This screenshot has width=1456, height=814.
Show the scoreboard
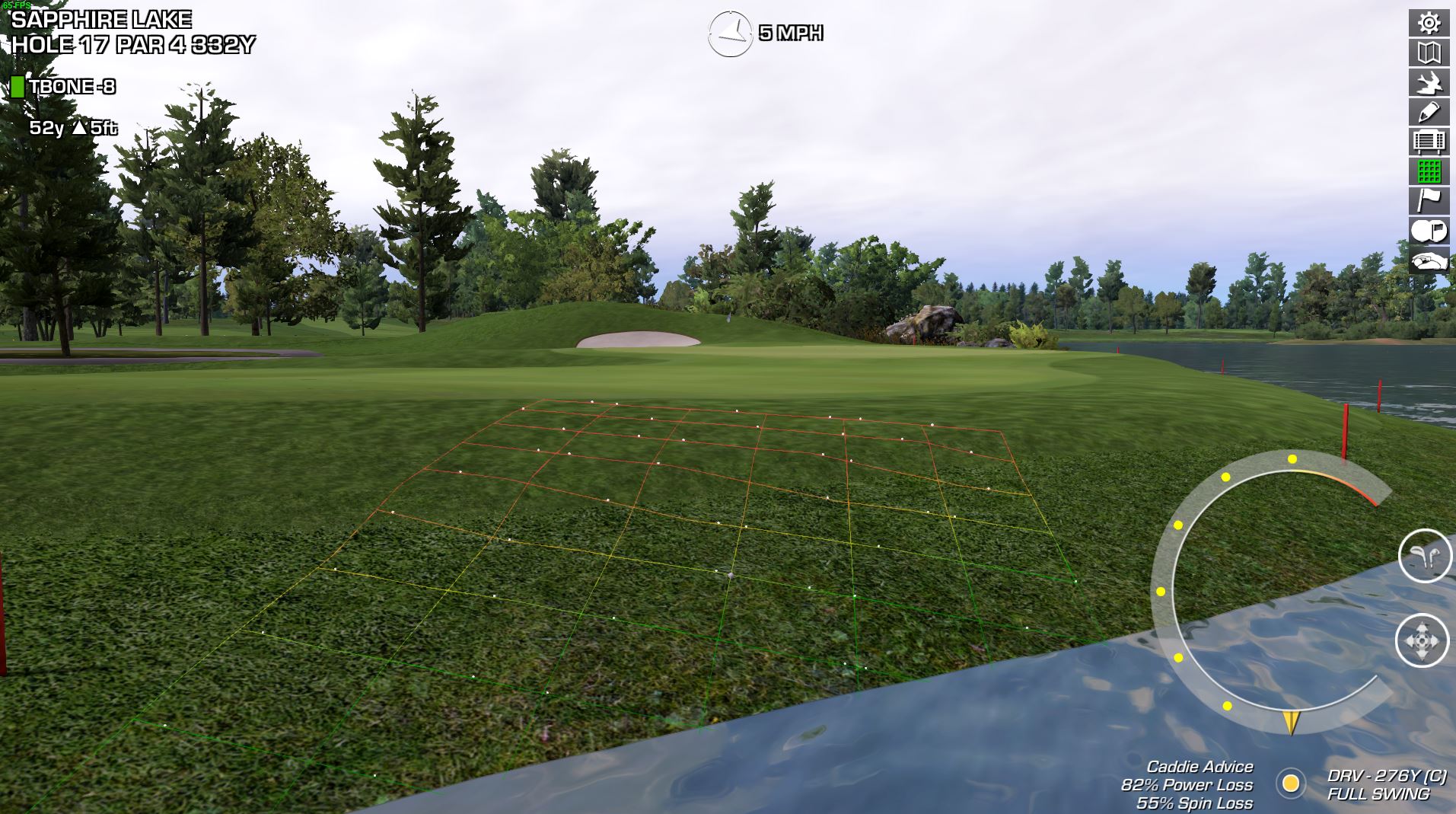(x=1429, y=142)
